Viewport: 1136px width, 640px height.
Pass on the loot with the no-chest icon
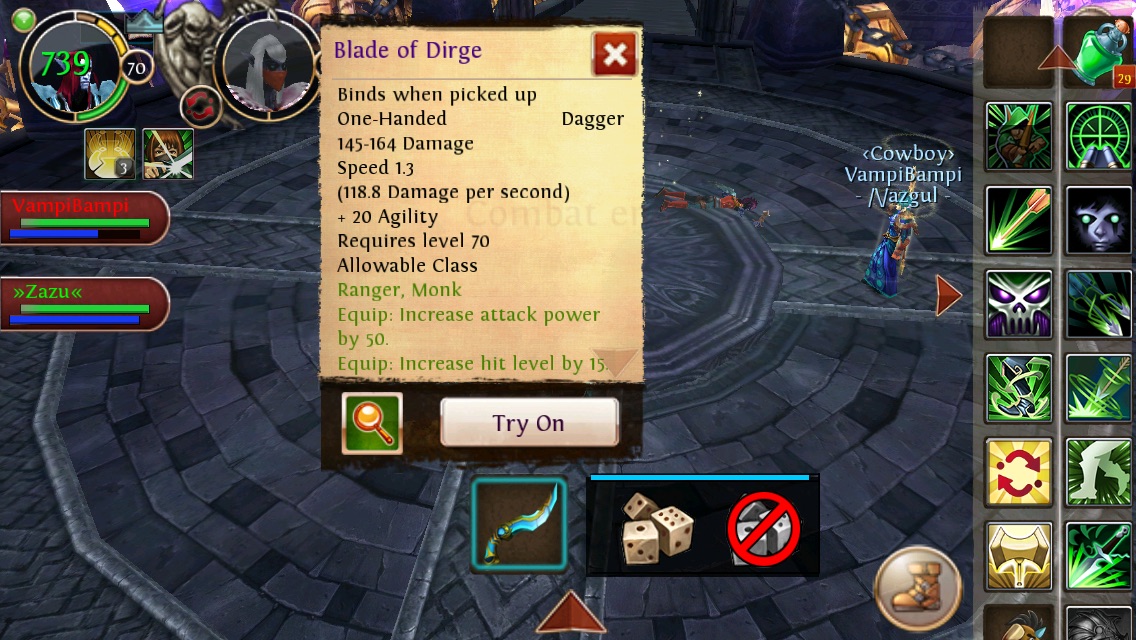click(764, 527)
